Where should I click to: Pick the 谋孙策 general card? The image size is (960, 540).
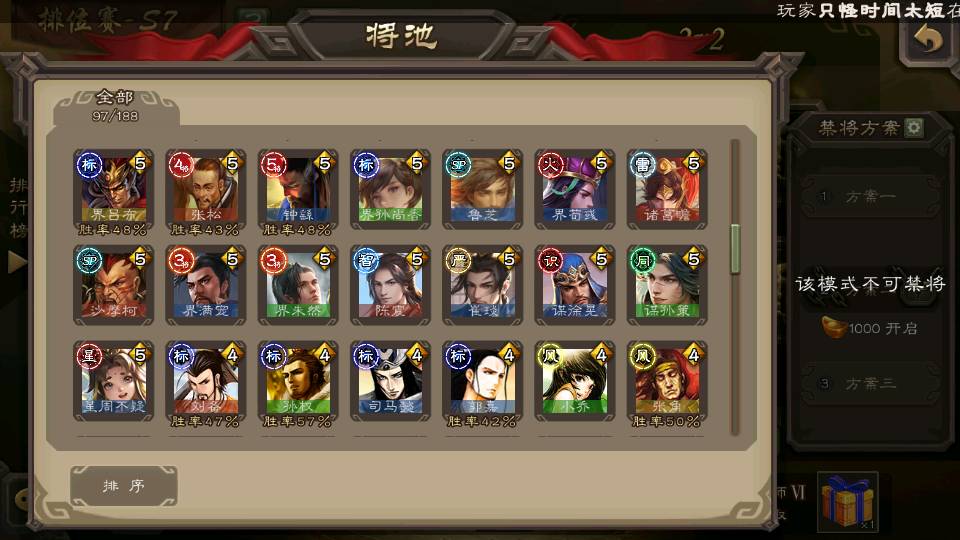pyautogui.click(x=667, y=285)
